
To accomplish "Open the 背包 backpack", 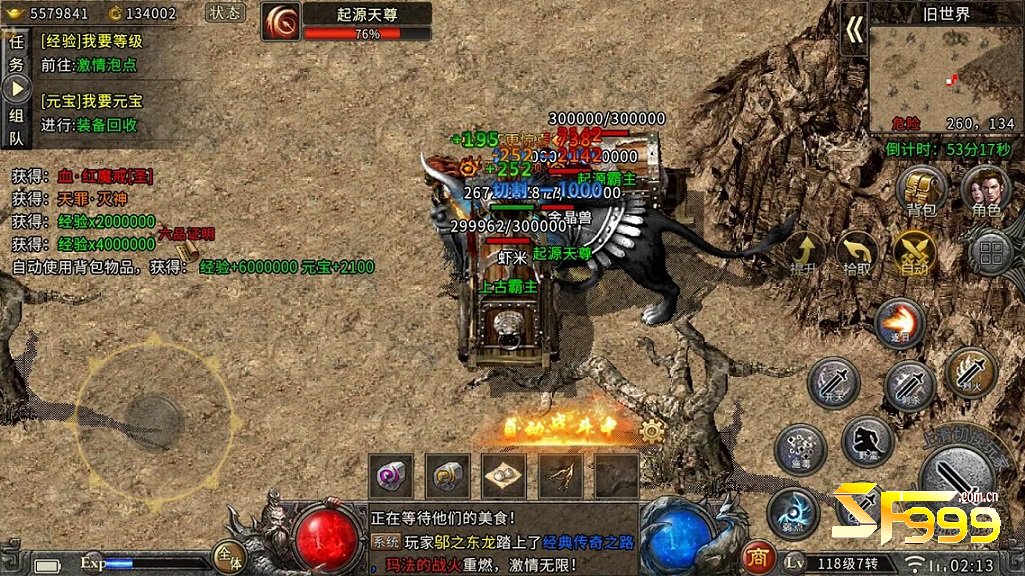I will [x=920, y=191].
